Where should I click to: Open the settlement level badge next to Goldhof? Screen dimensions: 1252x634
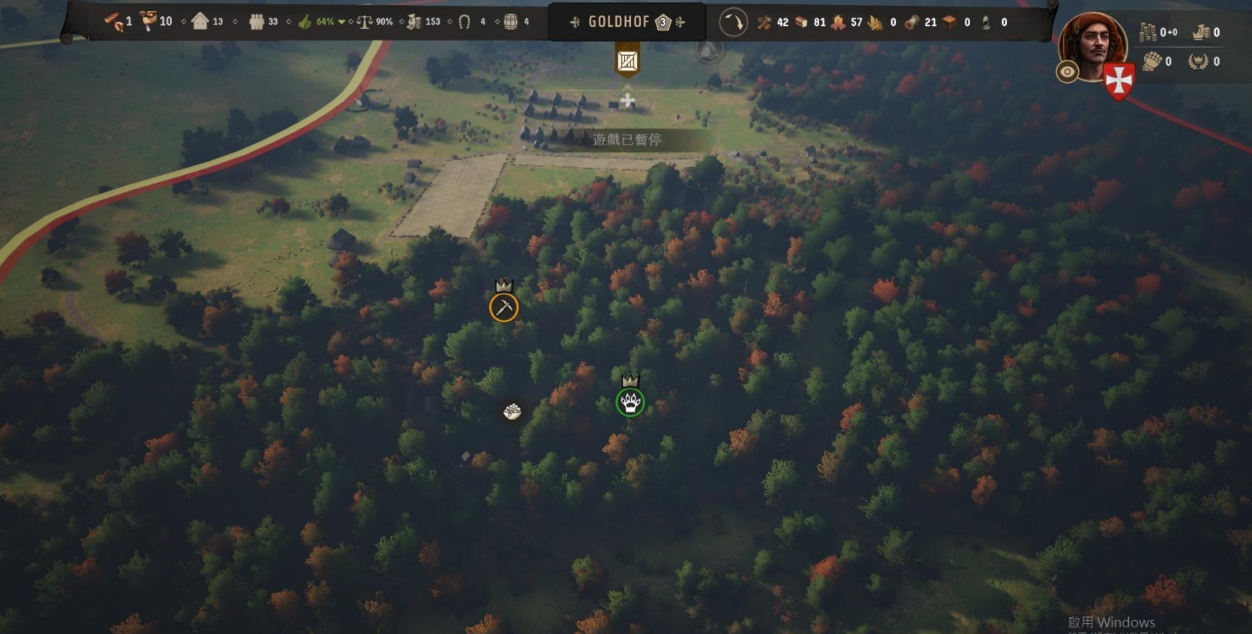(x=663, y=22)
